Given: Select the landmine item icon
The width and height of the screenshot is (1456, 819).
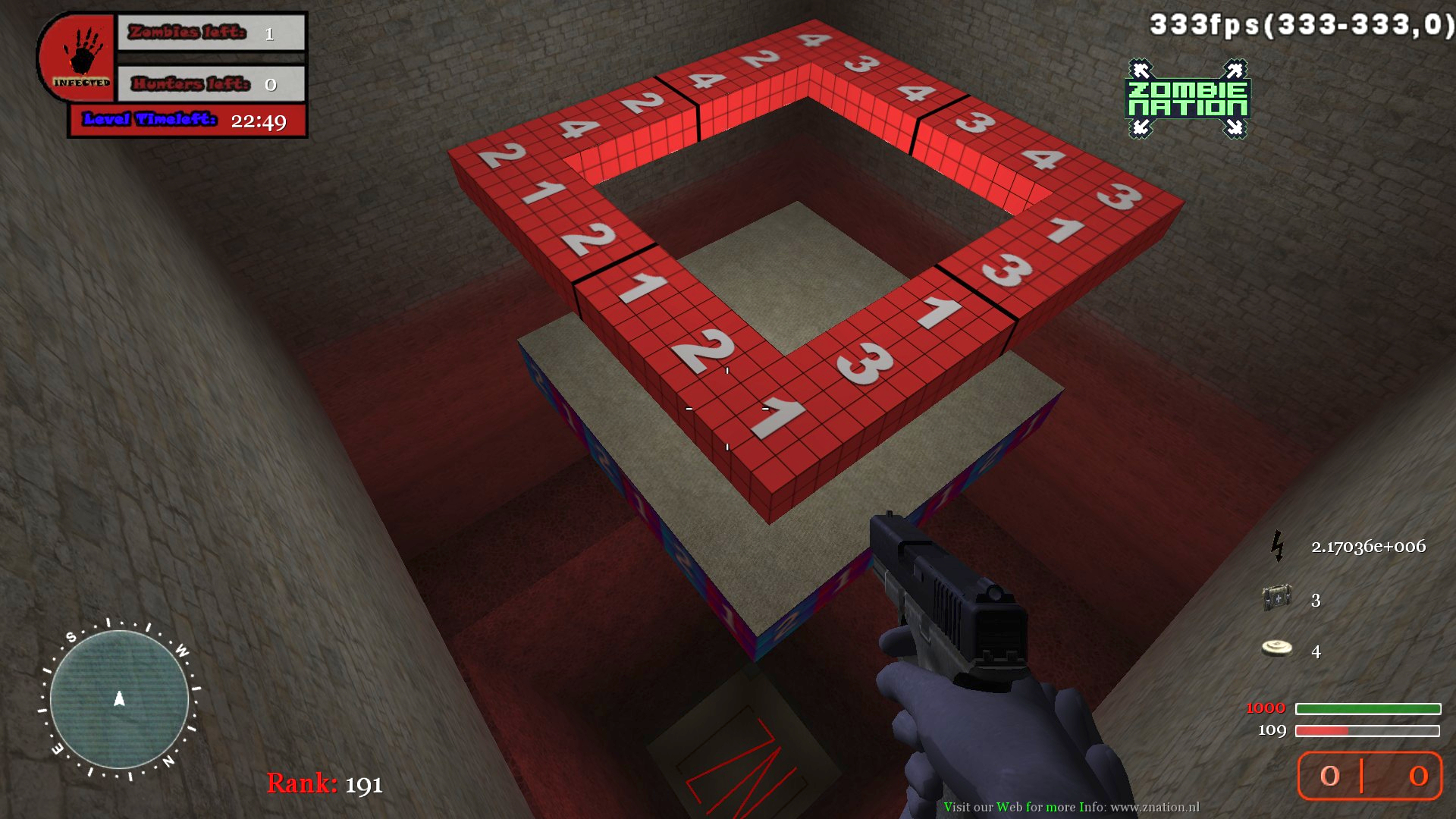Looking at the screenshot, I should 1277,648.
